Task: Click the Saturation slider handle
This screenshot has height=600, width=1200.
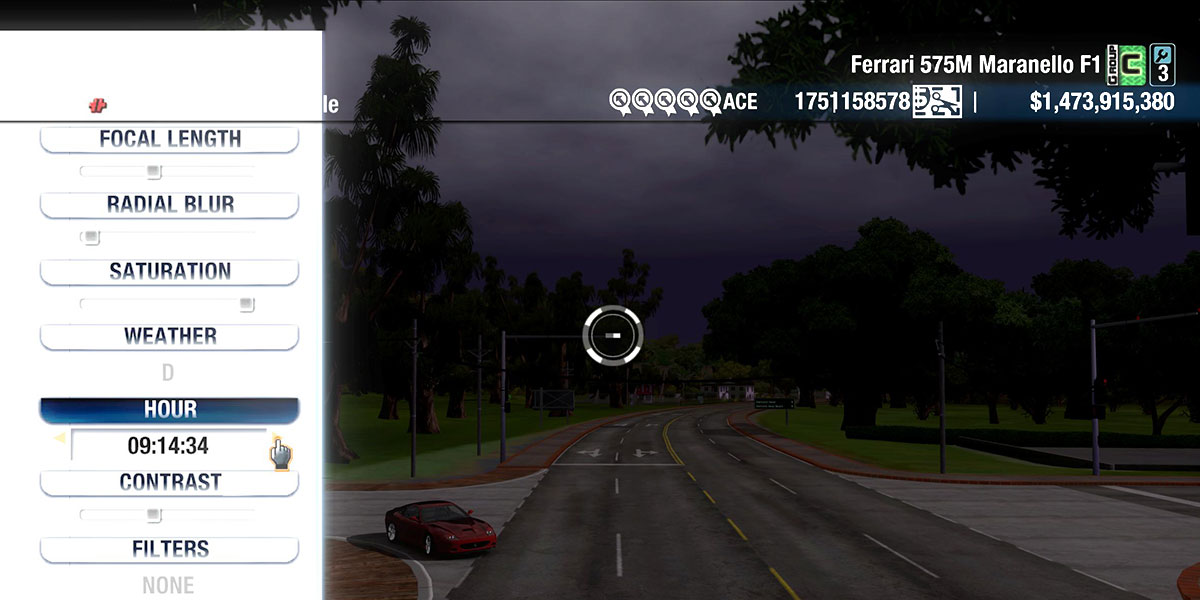Action: click(x=246, y=303)
